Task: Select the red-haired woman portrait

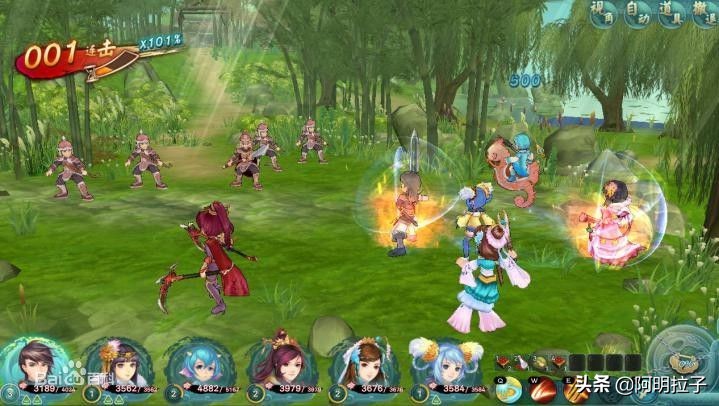Action: click(x=282, y=366)
